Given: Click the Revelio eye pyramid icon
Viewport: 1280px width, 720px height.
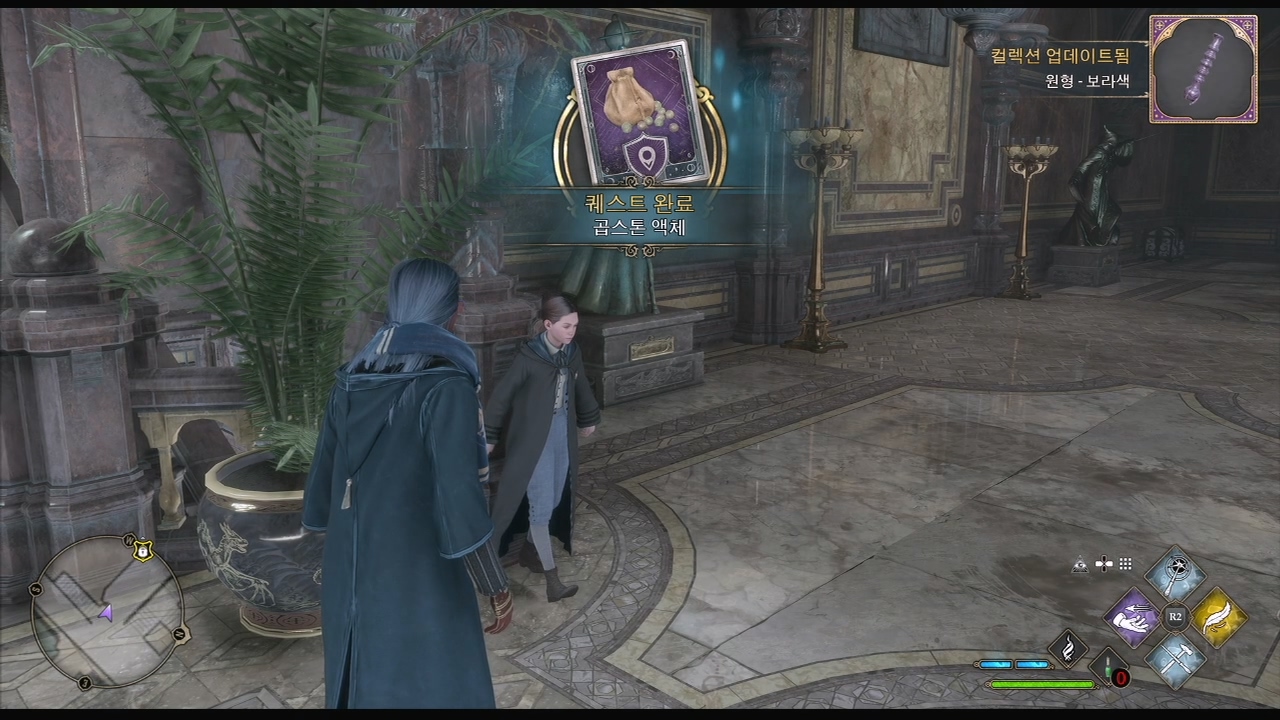Looking at the screenshot, I should (x=1080, y=565).
